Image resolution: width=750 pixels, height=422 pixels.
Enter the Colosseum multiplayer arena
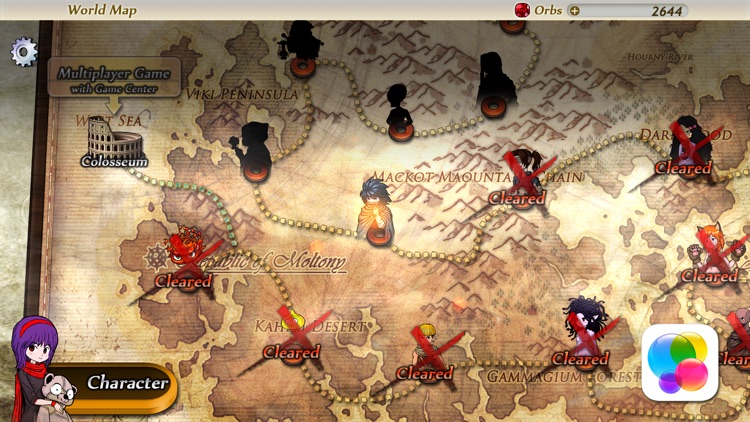tap(114, 142)
